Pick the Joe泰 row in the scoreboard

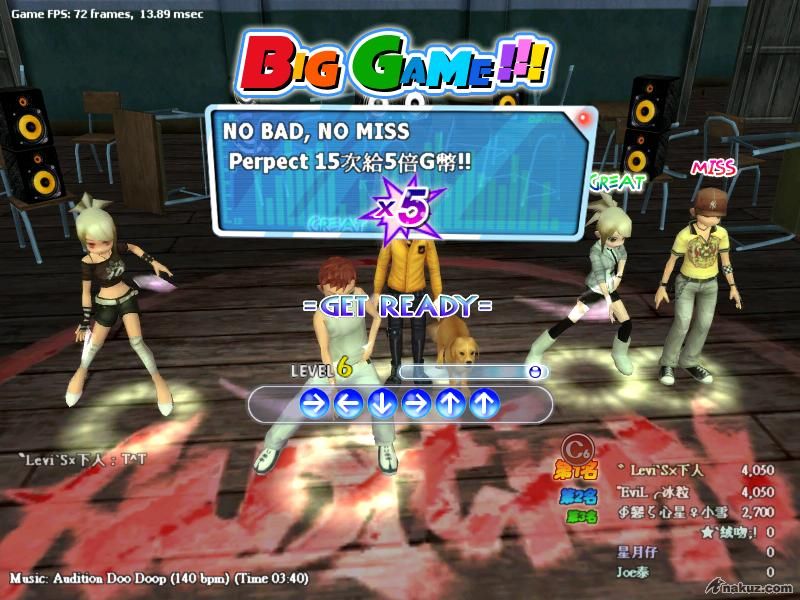[x=635, y=573]
